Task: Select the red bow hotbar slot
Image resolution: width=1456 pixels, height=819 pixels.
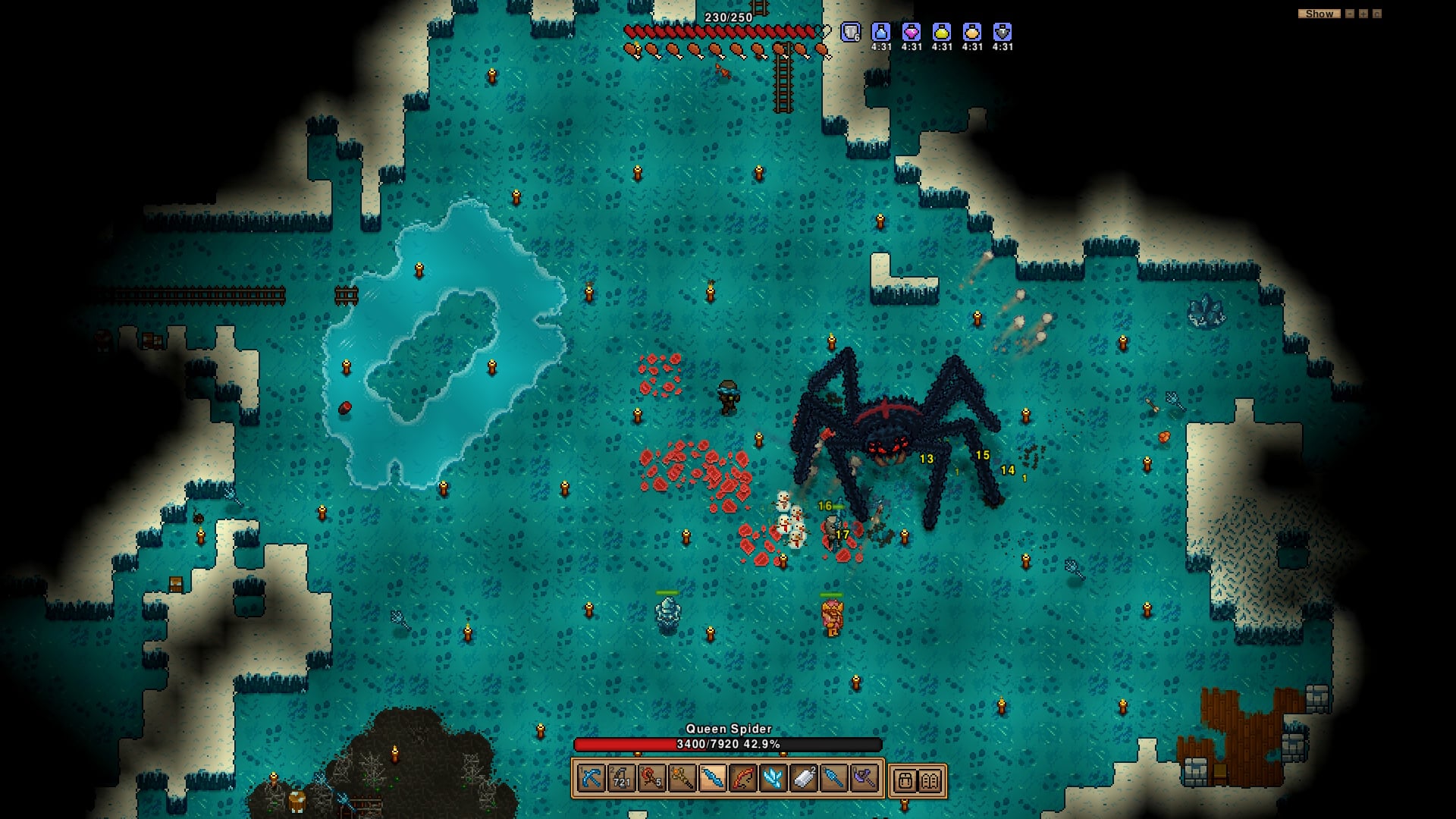Action: pos(742,779)
